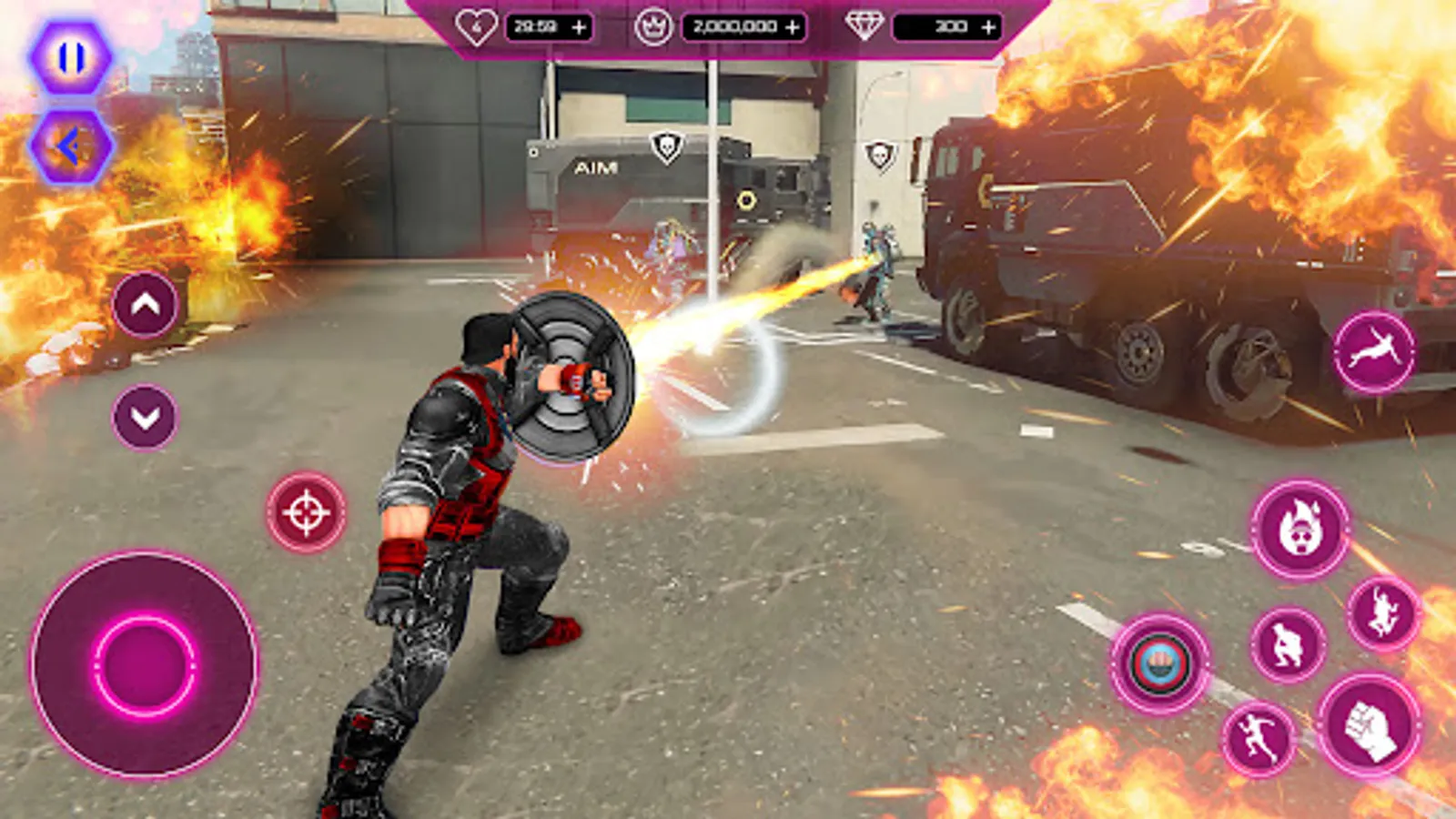The height and width of the screenshot is (819, 1456).
Task: Touch the virtual movement joystick
Action: [144, 665]
